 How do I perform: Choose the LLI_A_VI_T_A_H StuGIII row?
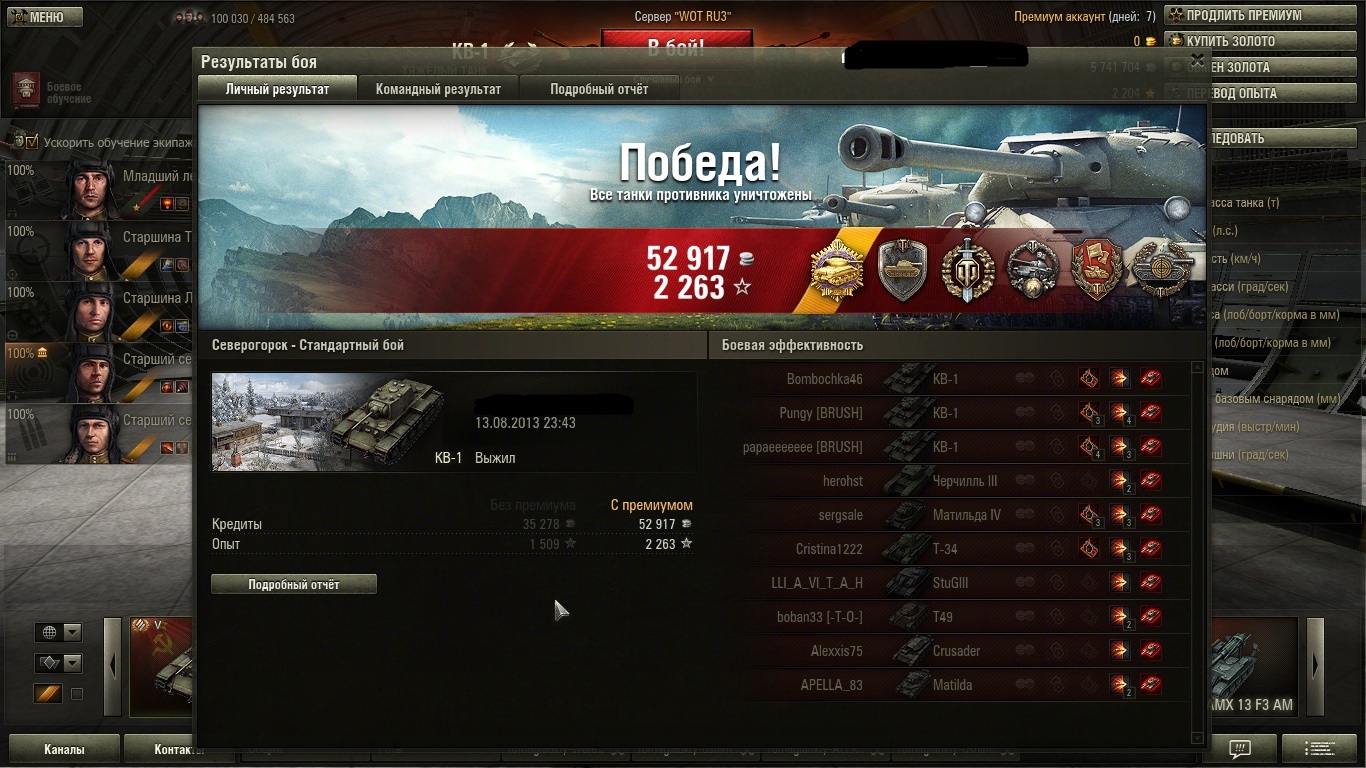tap(950, 583)
